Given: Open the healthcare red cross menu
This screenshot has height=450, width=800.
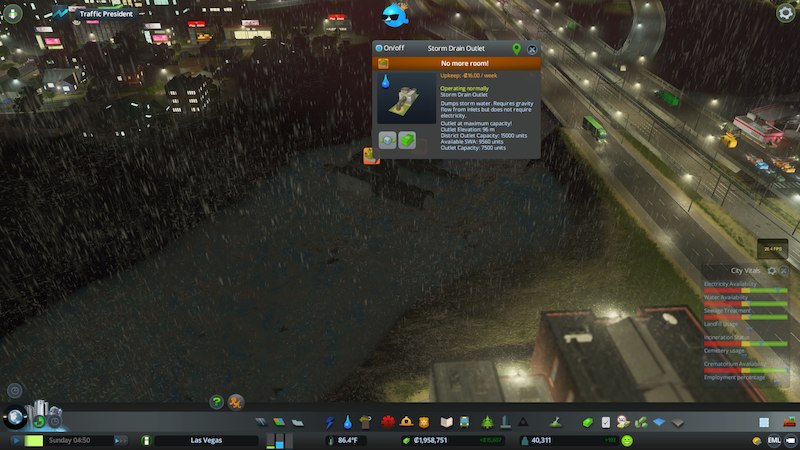Looking at the screenshot, I should coord(388,423).
